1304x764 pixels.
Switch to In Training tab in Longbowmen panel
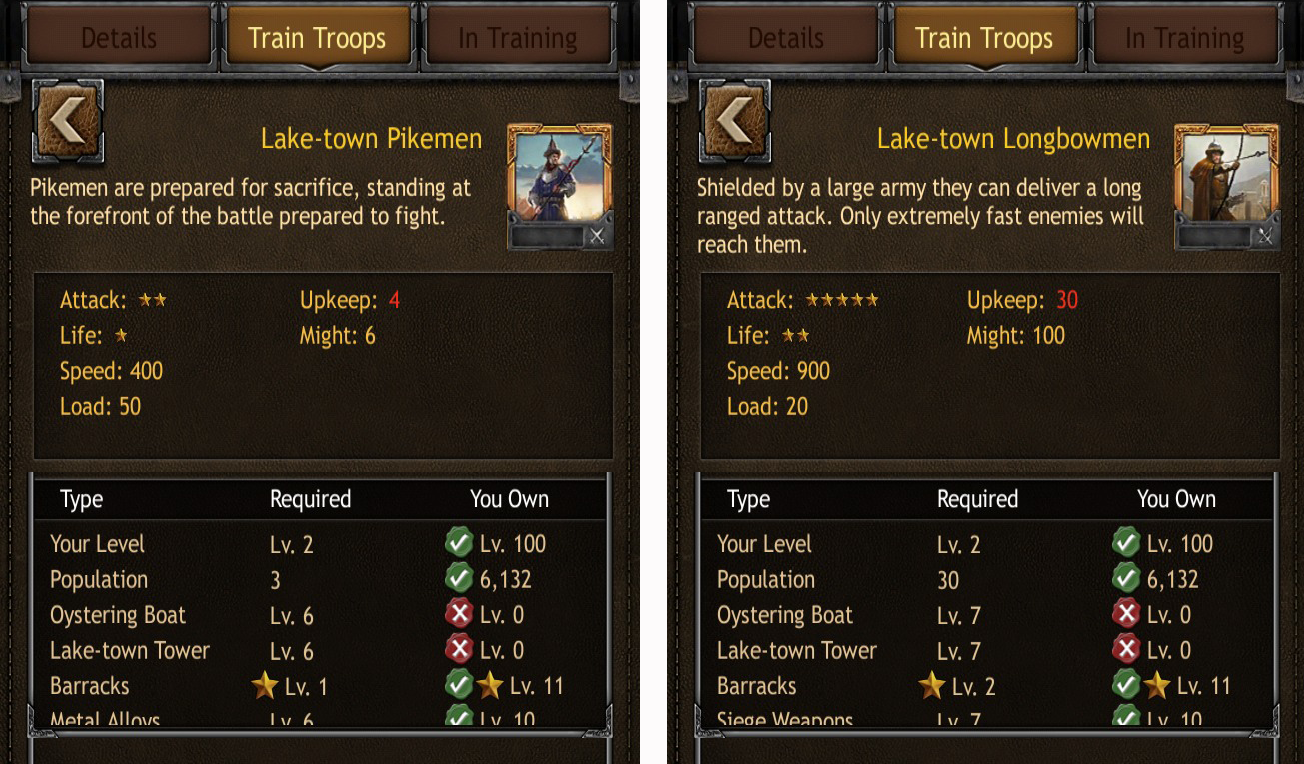1184,38
